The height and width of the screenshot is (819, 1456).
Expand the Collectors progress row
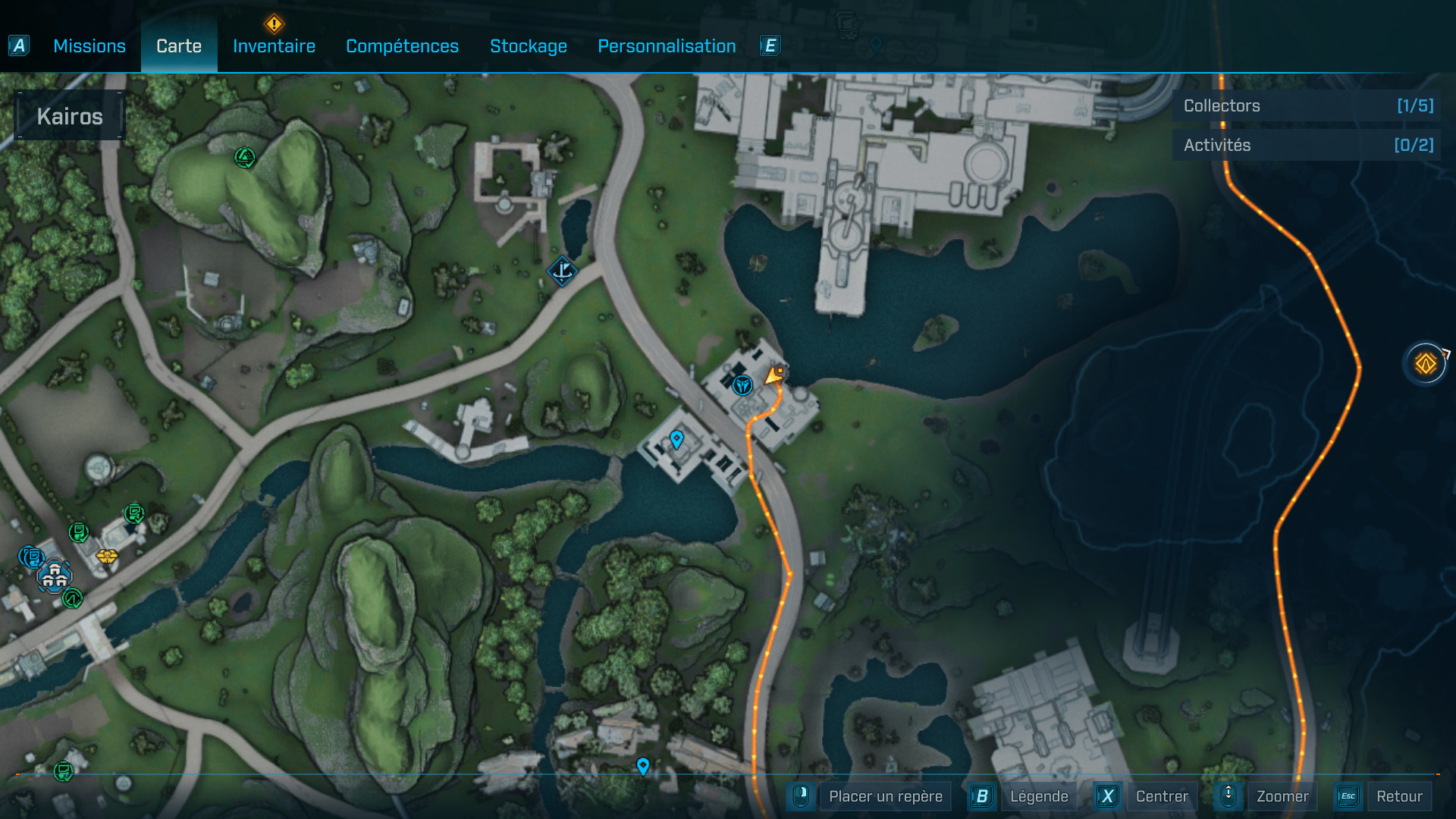1307,106
